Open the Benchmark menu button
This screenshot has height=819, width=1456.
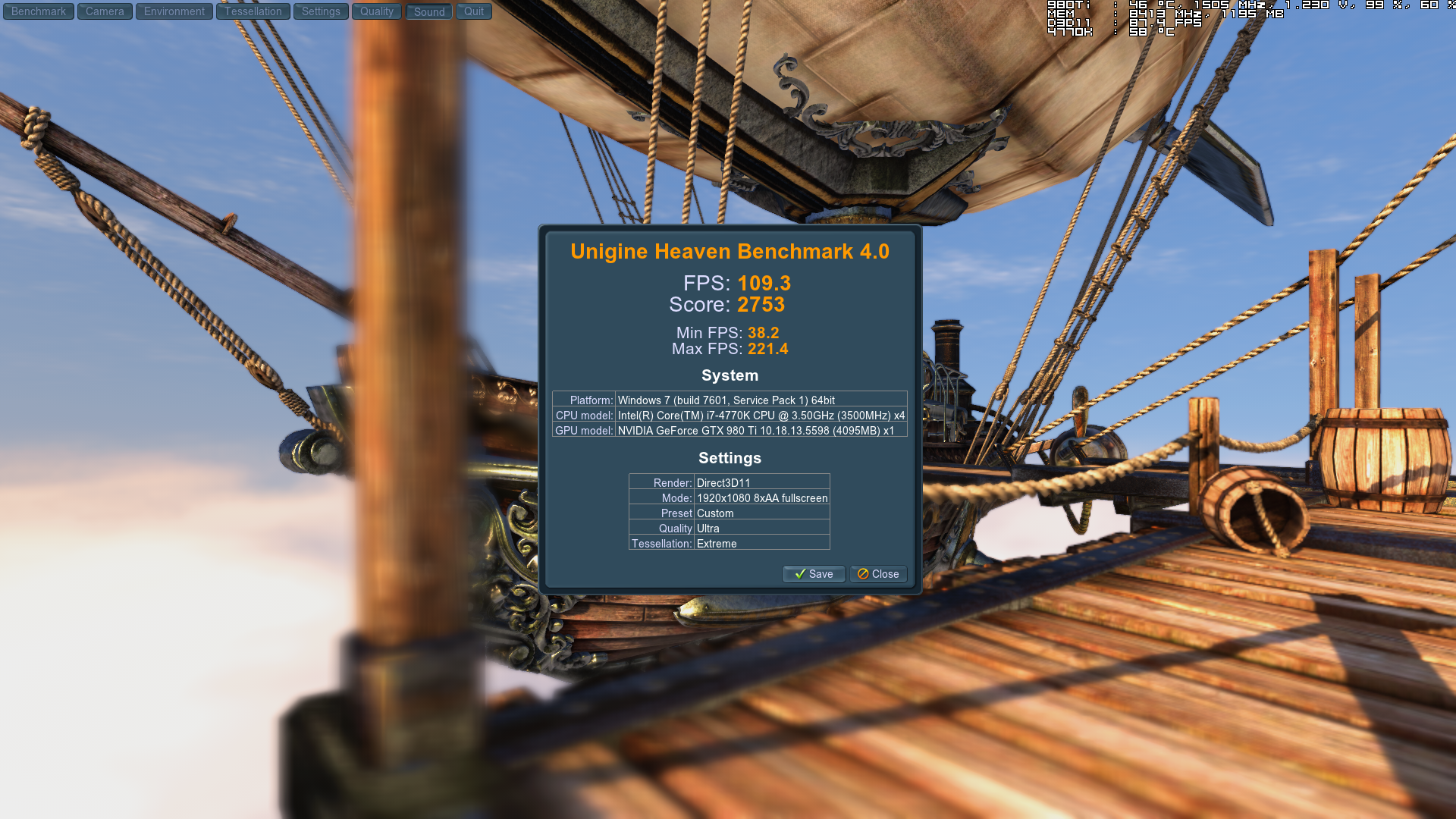coord(39,11)
